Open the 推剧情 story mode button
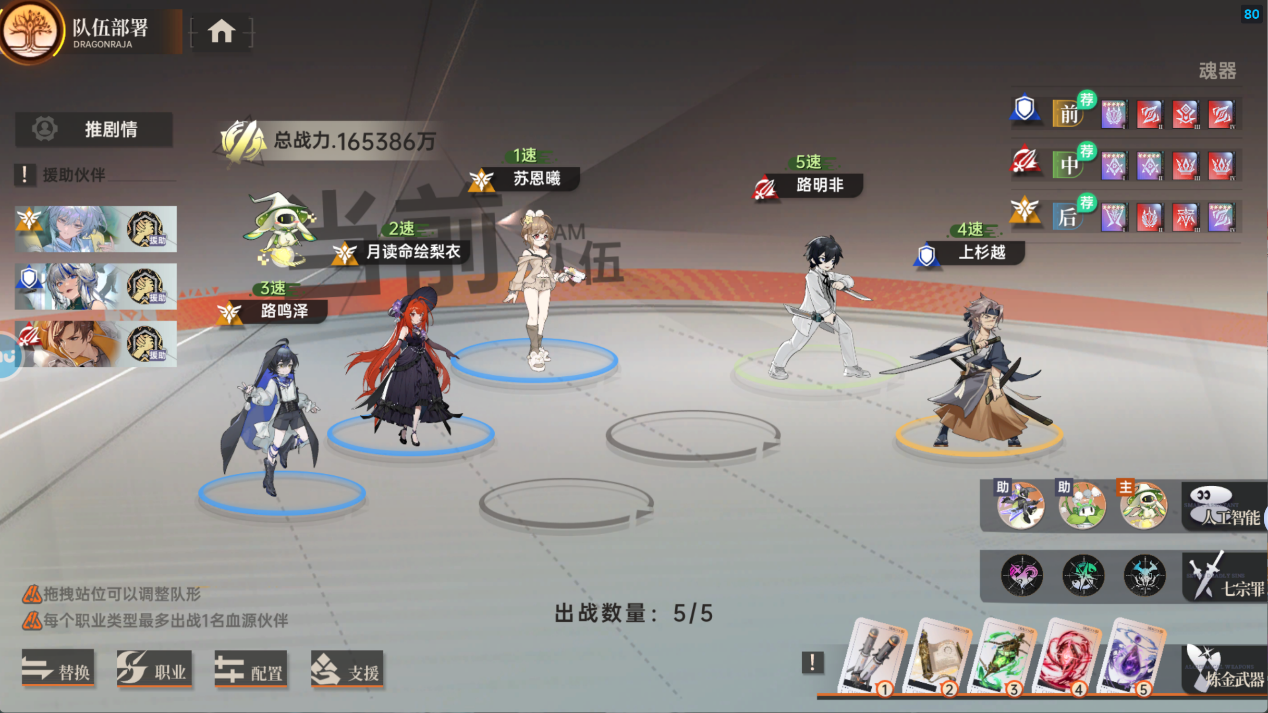The image size is (1268, 713). coord(94,129)
